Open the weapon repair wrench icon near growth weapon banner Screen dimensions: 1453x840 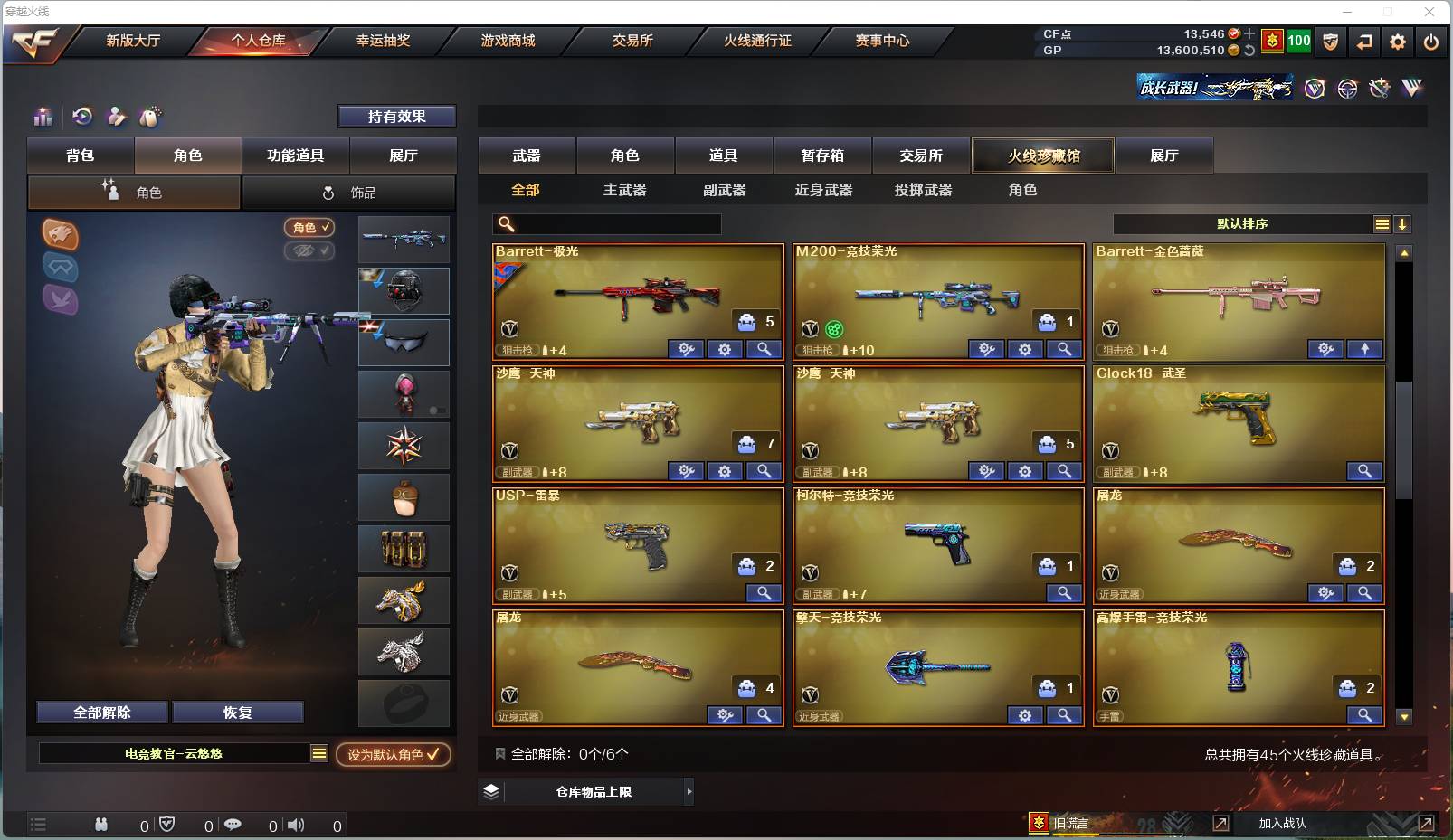[x=1379, y=89]
